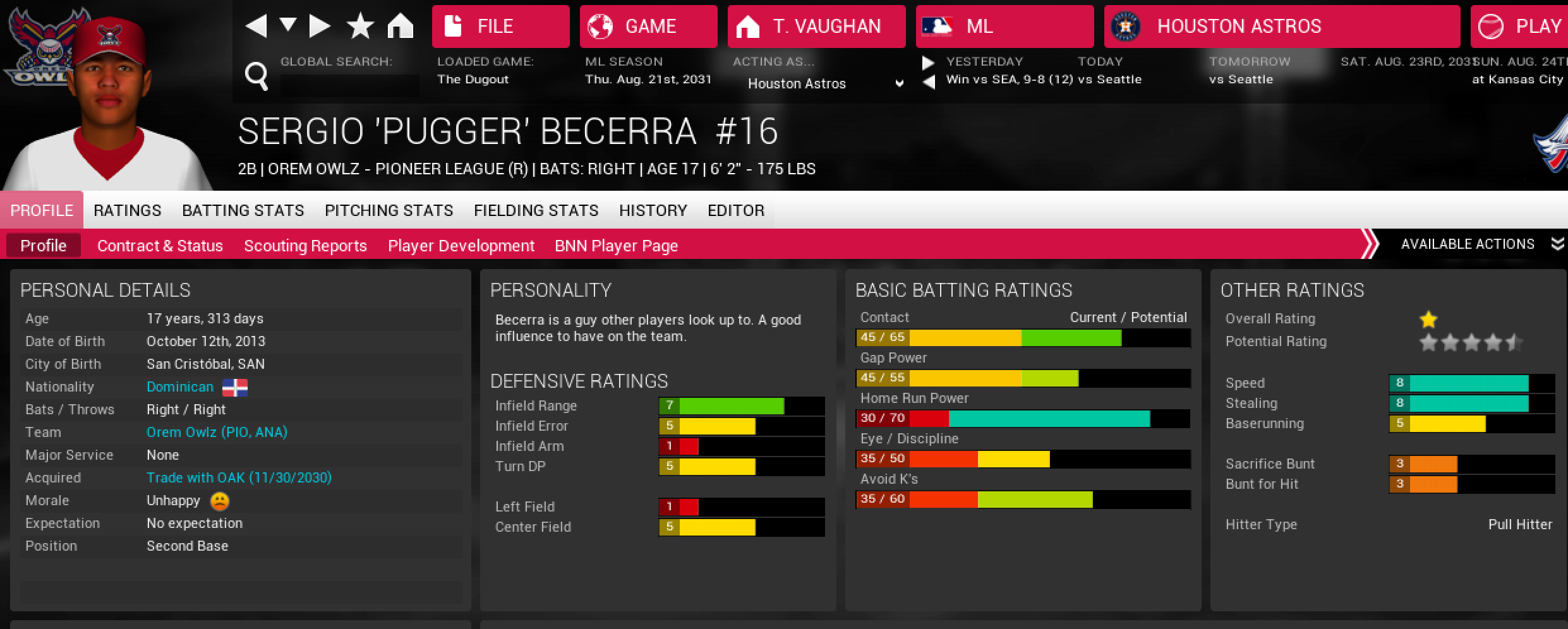View the HISTORY tab

(653, 210)
